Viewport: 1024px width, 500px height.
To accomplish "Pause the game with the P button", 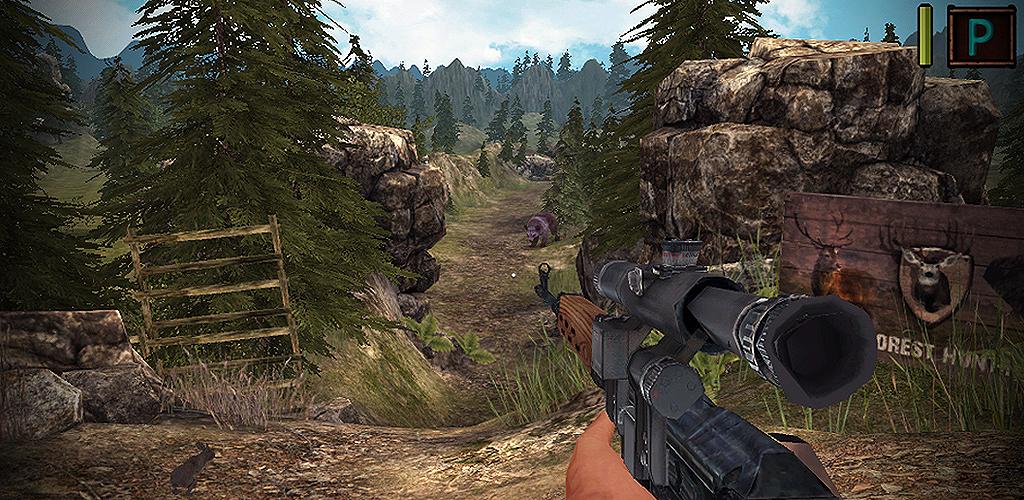I will (x=980, y=35).
